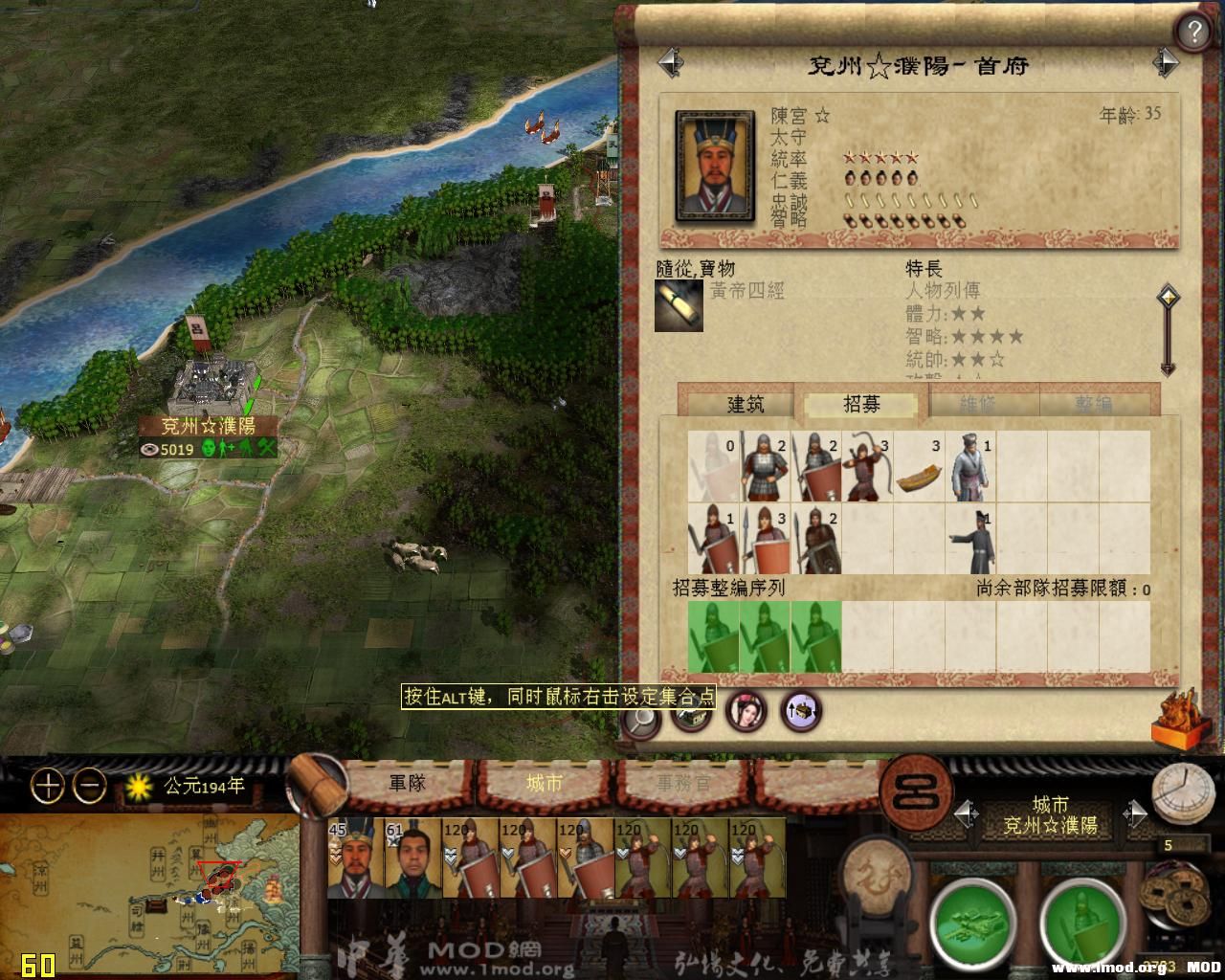Select the 黃帝四經 scroll ancillary icon
Screen dimensions: 1225x980
point(679,306)
